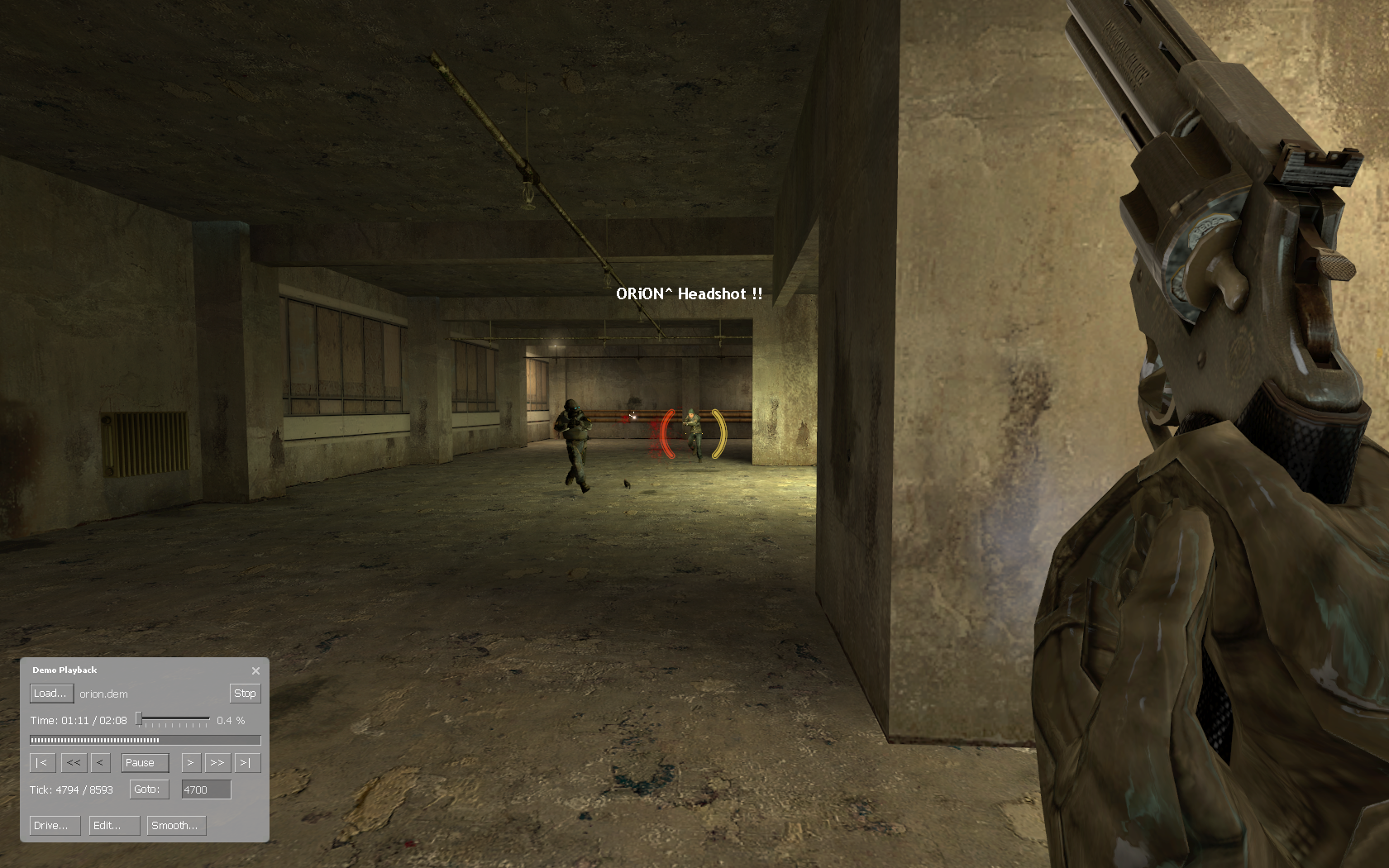This screenshot has width=1389, height=868.
Task: Open the Load demo file dialog
Action: tap(51, 694)
